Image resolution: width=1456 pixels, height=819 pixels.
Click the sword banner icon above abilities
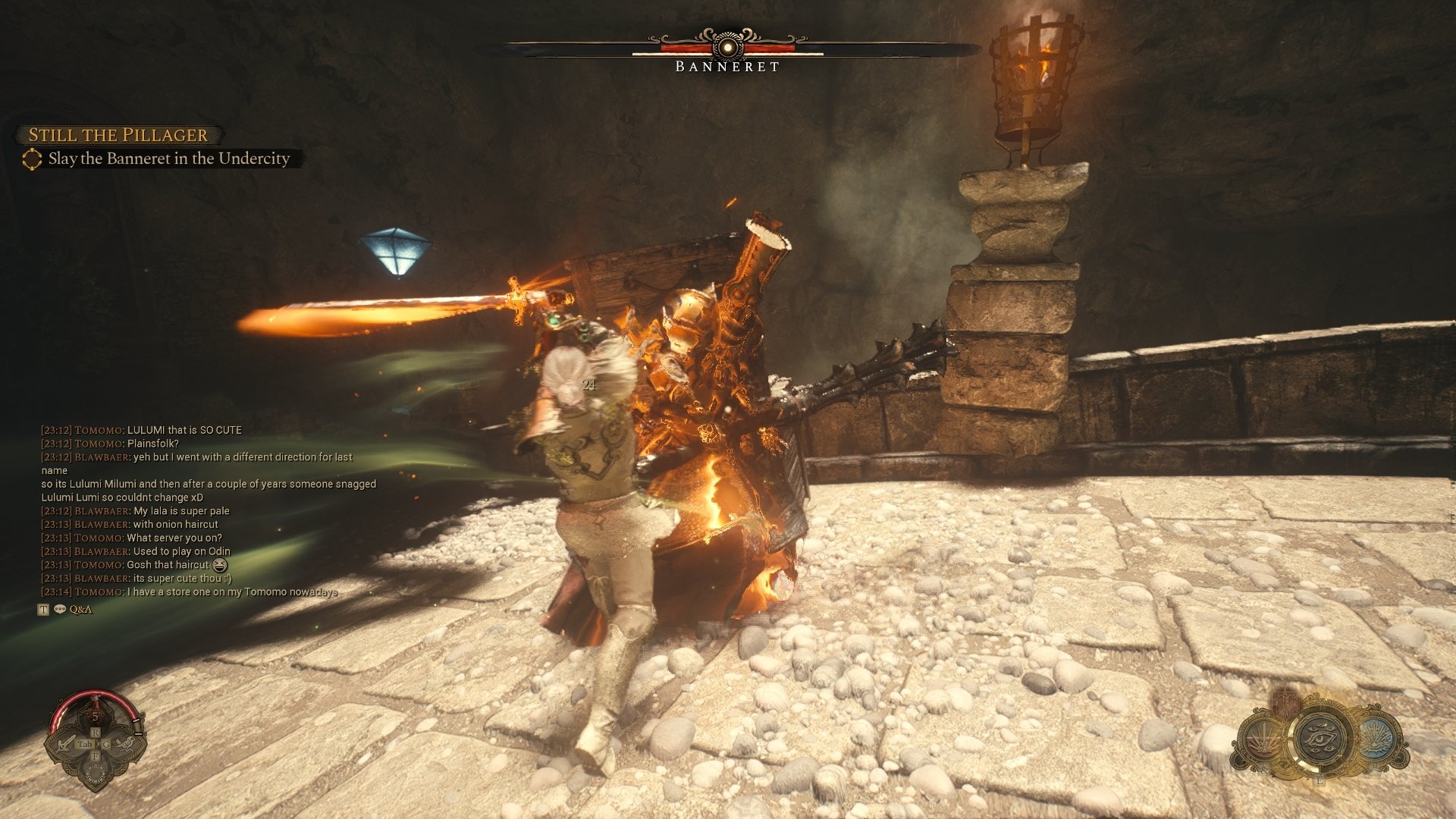(x=1287, y=701)
